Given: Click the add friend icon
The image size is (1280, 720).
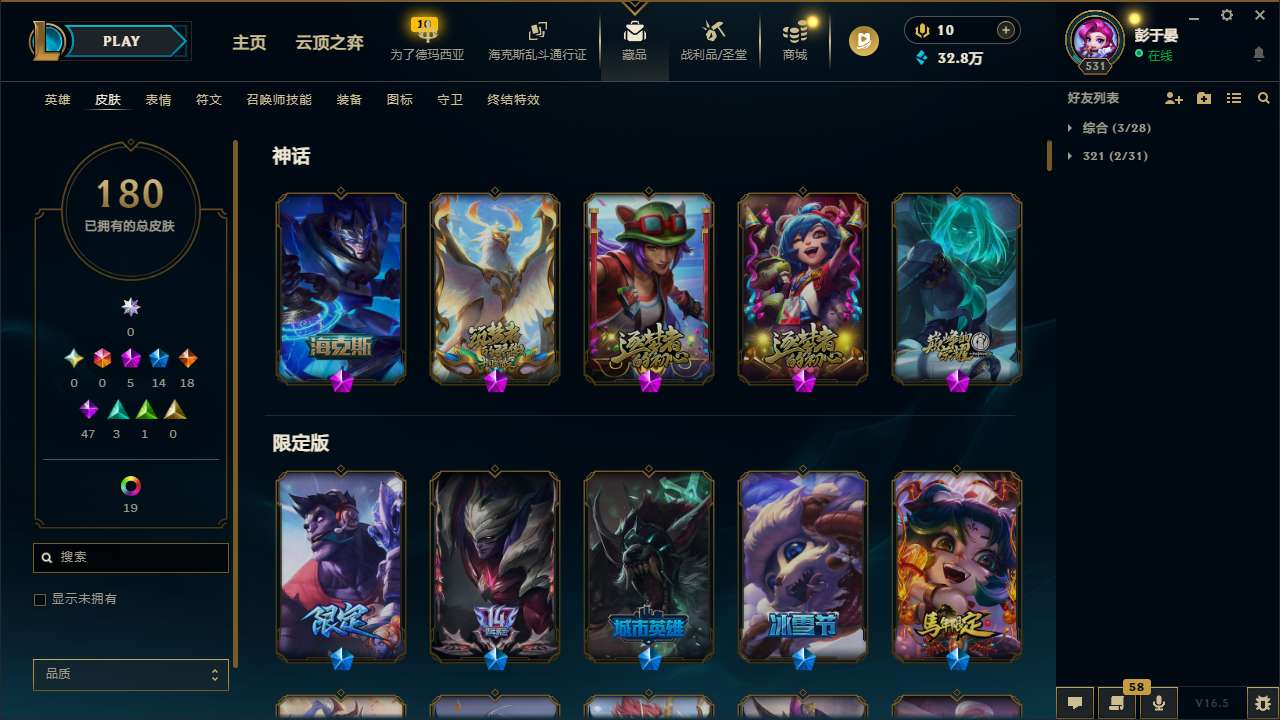Looking at the screenshot, I should (1172, 98).
